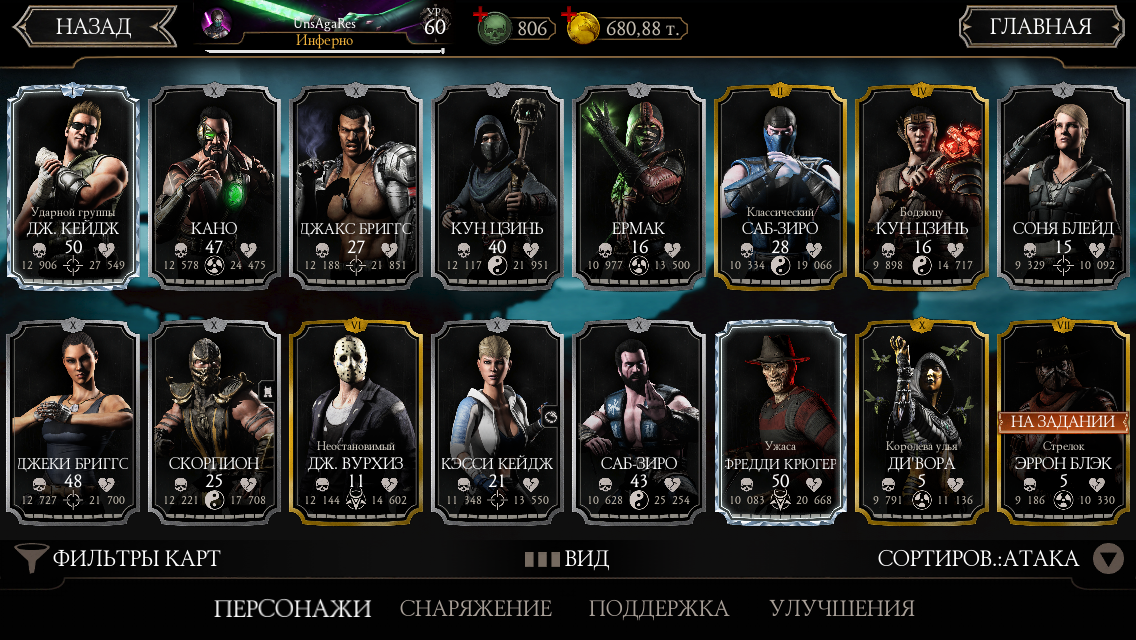Open the ГЛАВНАЯ main menu
The image size is (1136, 640).
click(1040, 27)
